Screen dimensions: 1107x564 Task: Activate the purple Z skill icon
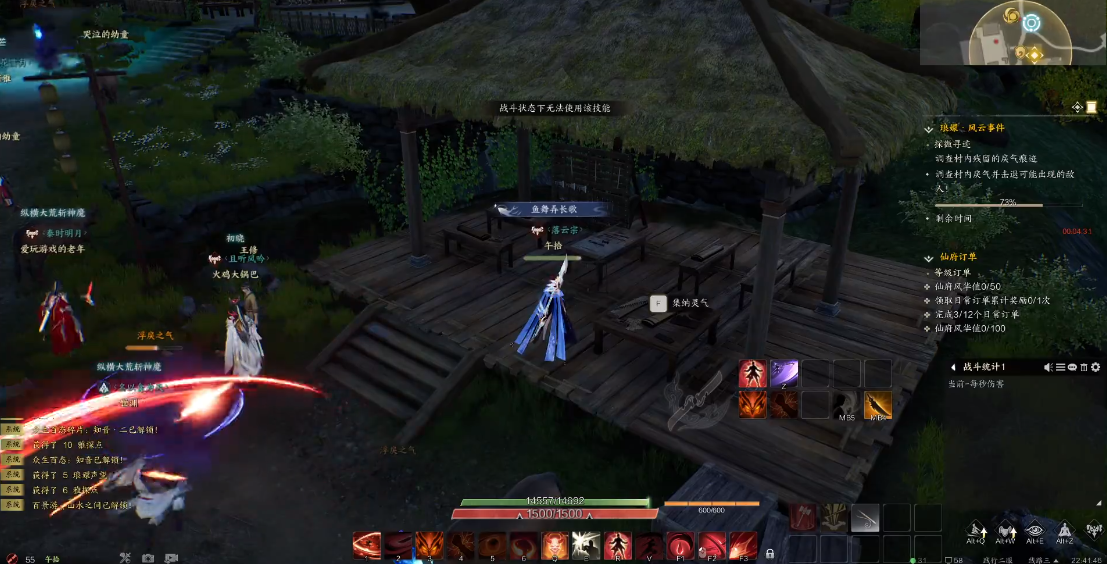point(783,374)
